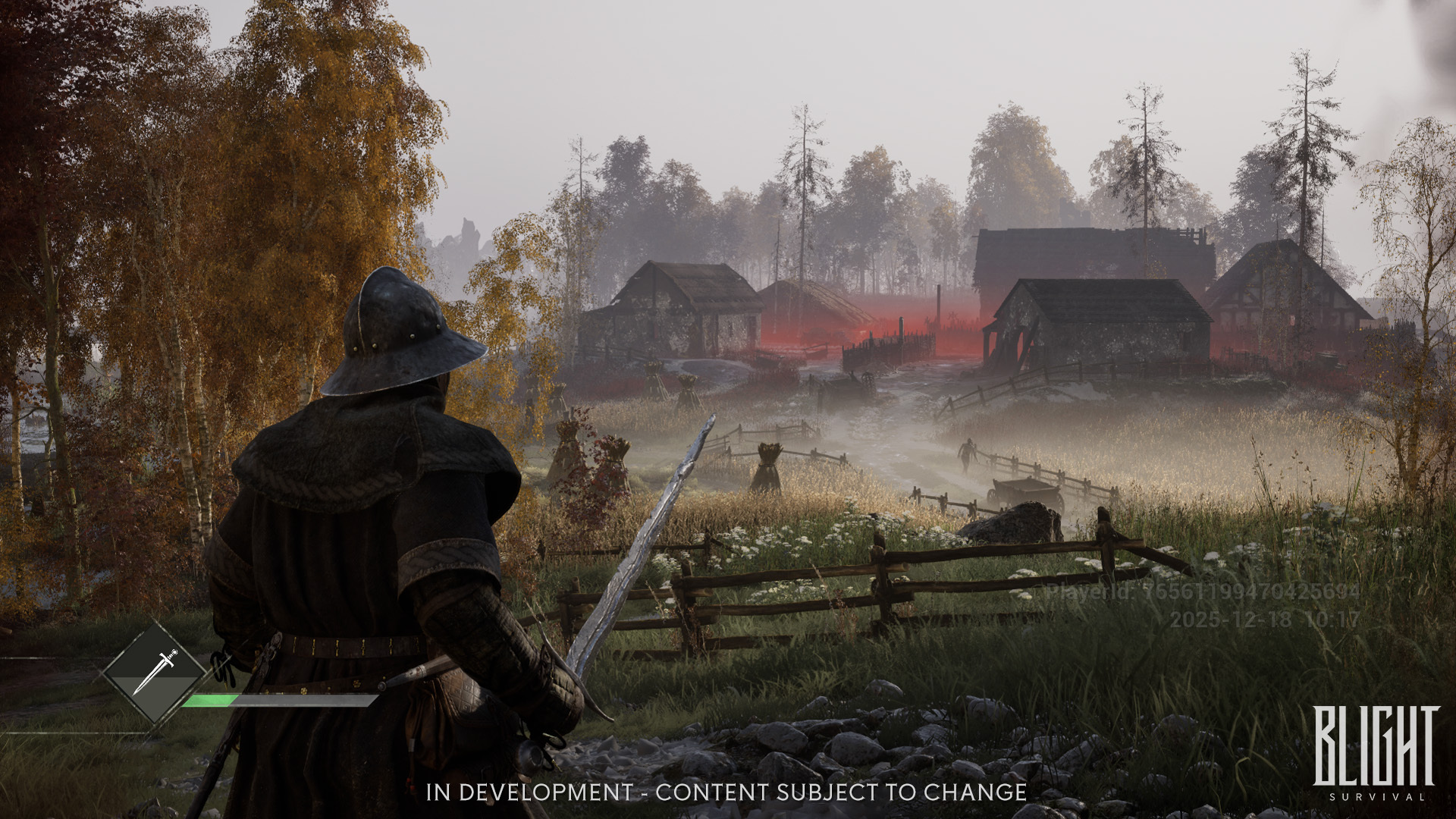Expand the timestamp 2025-12-18 10:17
This screenshot has width=1456, height=819.
(1264, 619)
